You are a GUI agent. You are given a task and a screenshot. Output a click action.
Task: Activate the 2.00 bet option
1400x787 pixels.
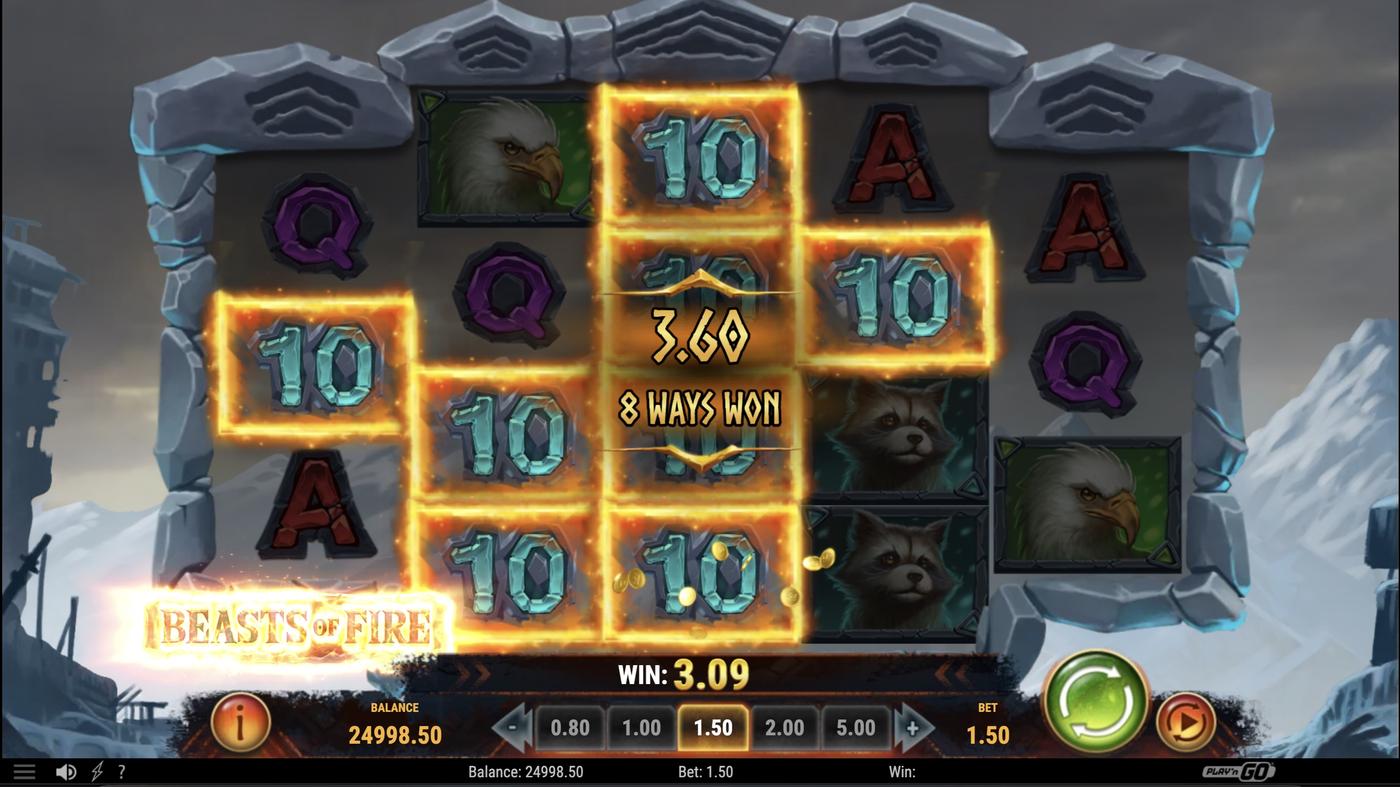point(784,727)
